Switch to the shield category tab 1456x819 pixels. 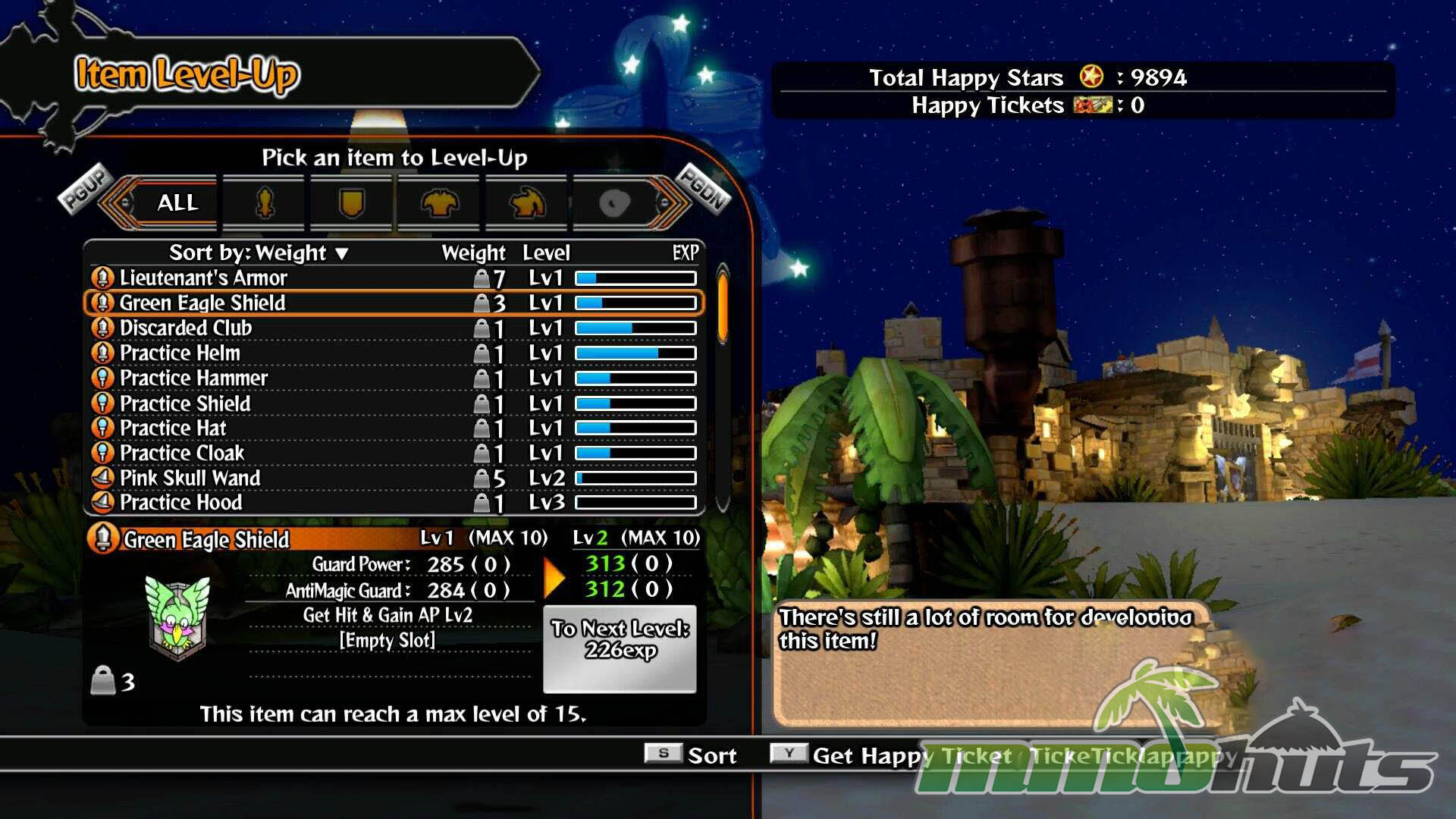tap(352, 202)
